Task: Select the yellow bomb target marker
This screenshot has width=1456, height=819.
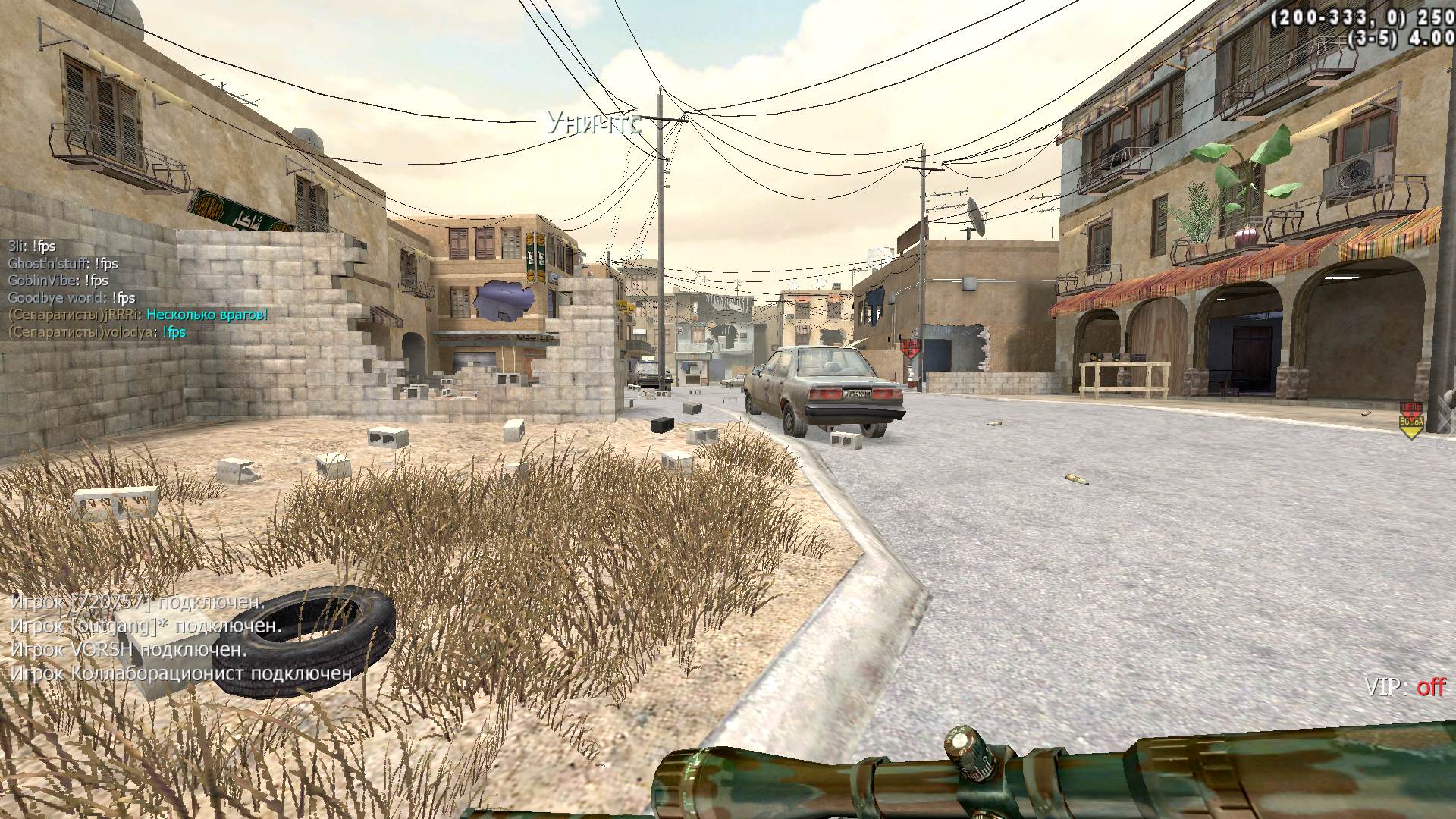Action: click(x=1410, y=420)
